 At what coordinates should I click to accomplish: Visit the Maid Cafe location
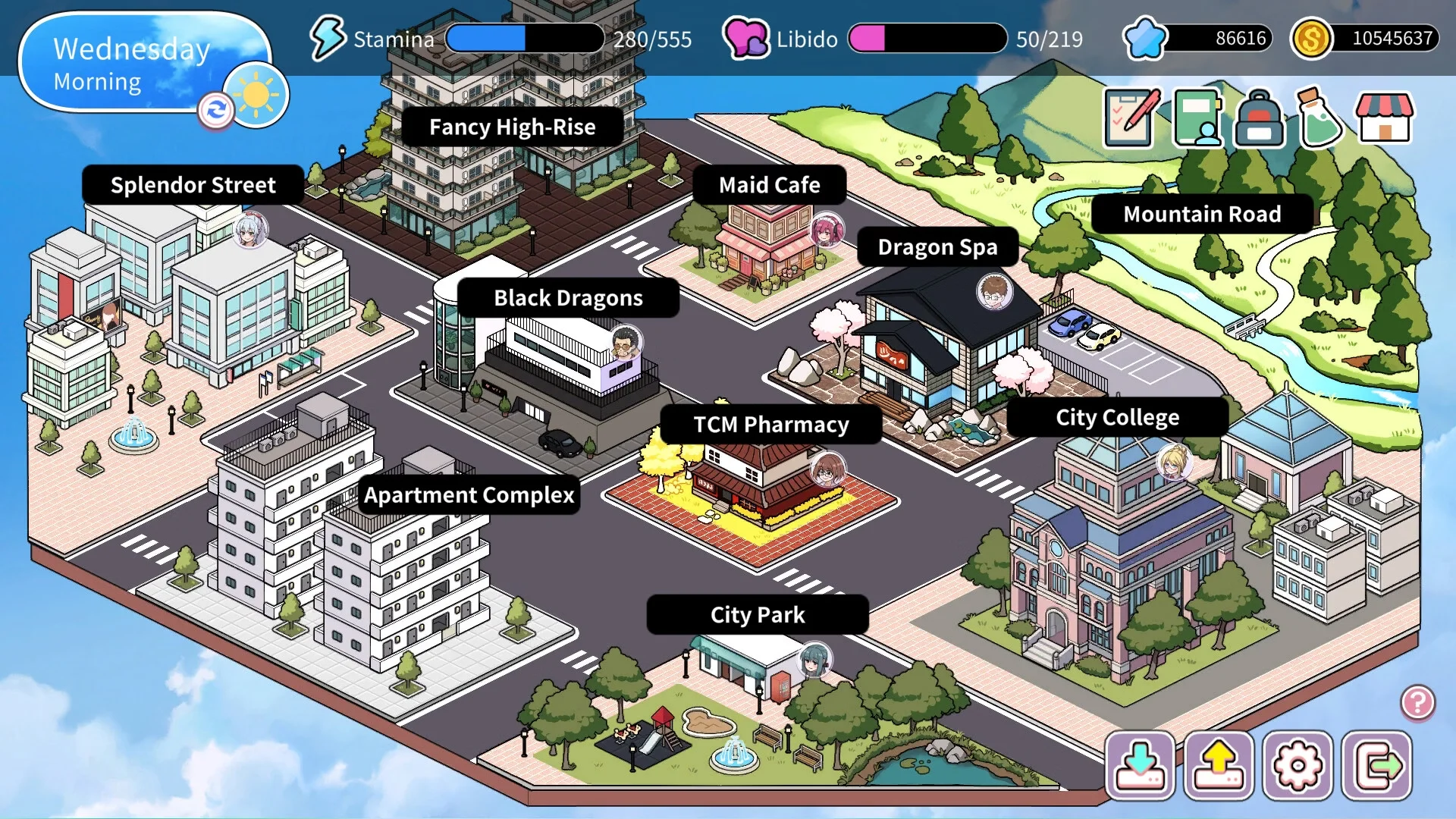[x=769, y=185]
